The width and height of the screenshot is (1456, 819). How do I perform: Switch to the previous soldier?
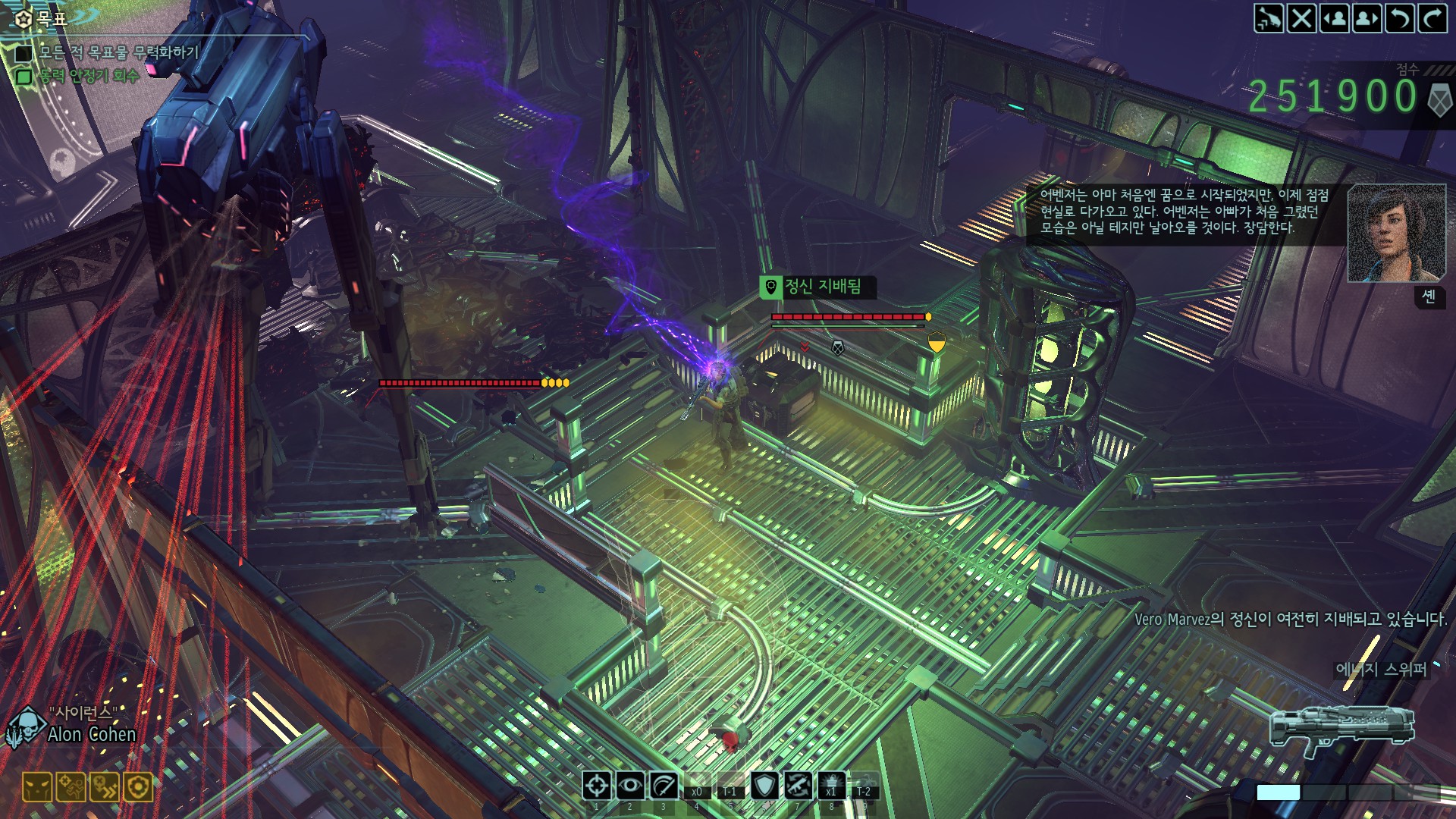(x=1335, y=18)
